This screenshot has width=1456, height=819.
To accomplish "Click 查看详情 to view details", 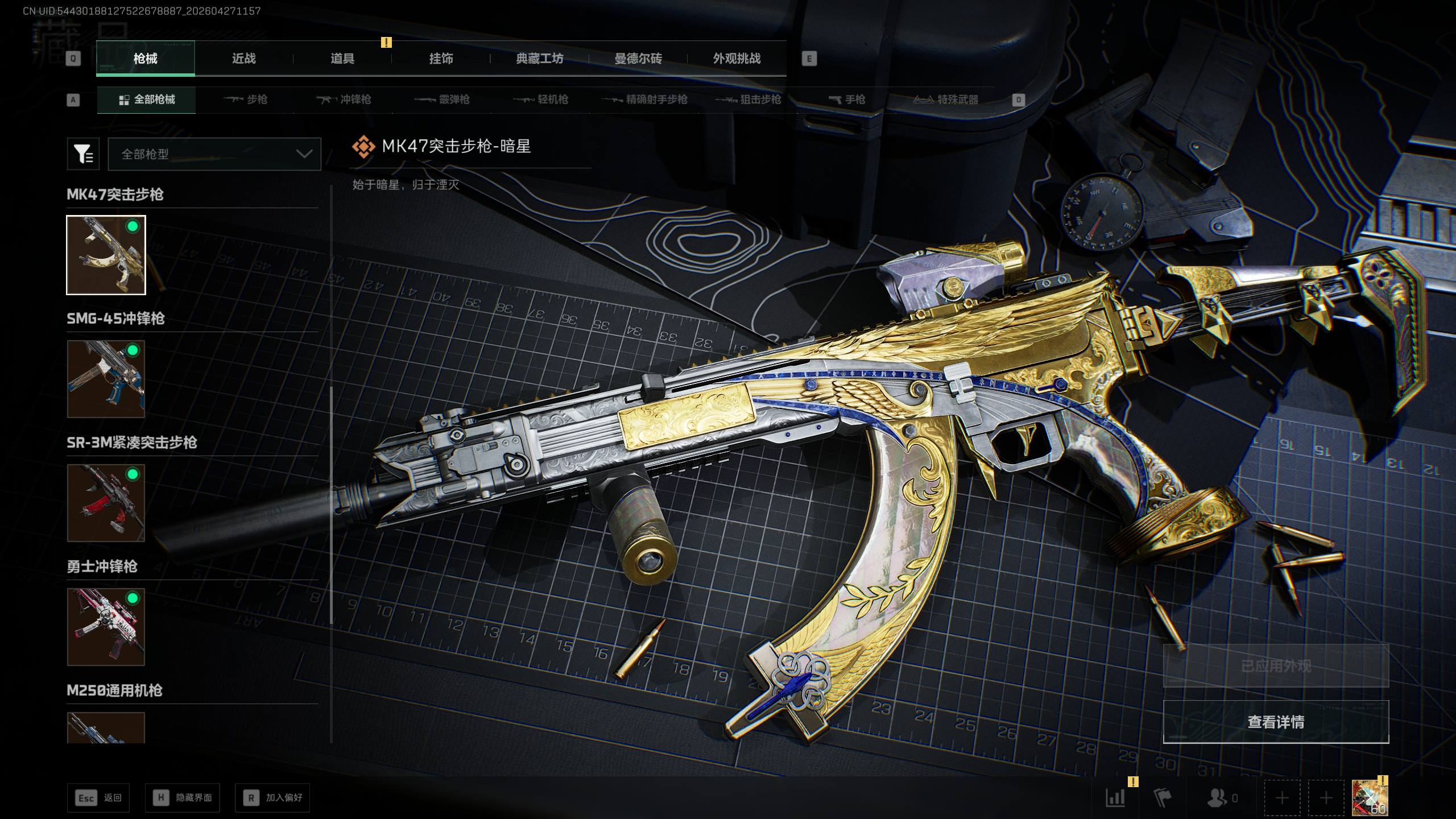I will coord(1276,722).
